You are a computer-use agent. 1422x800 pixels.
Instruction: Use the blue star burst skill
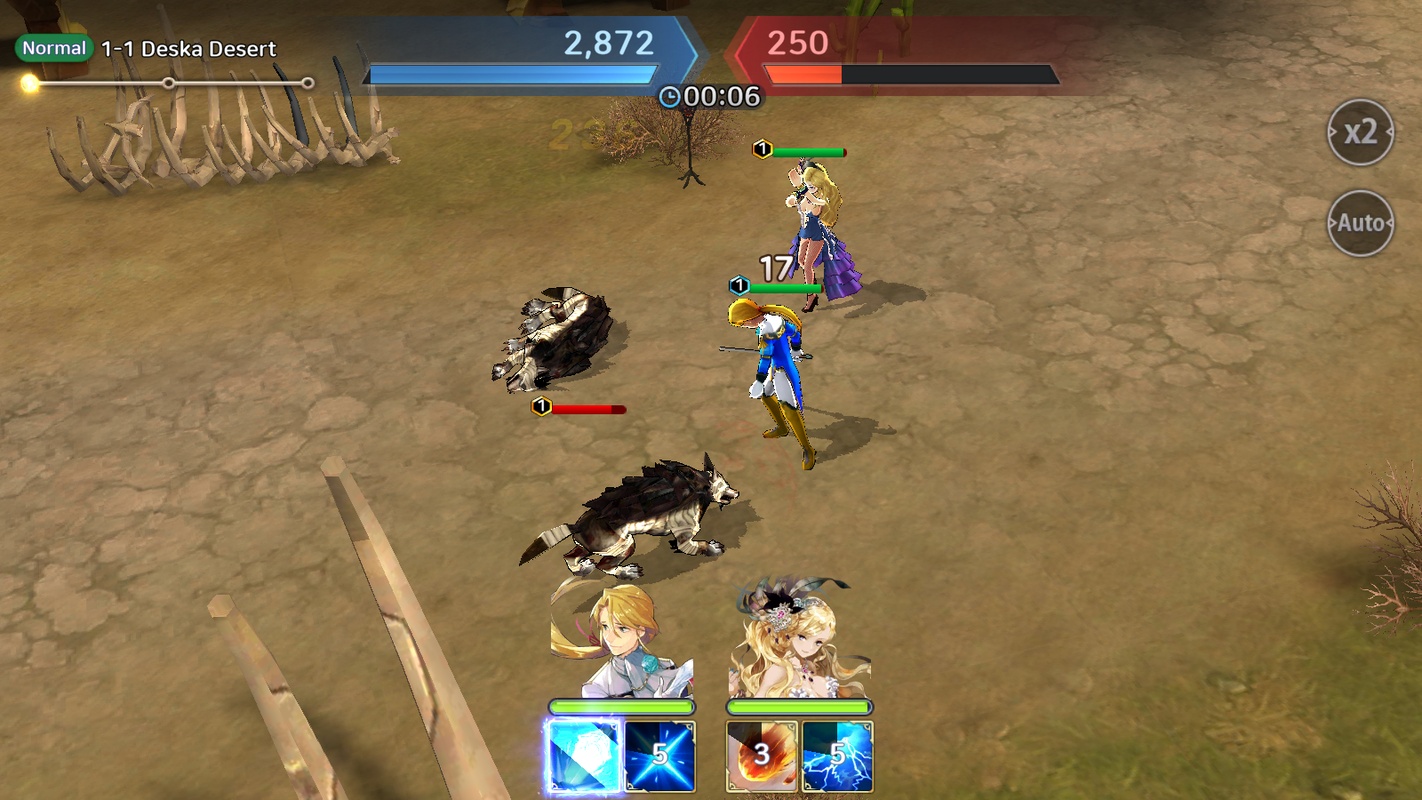coord(660,756)
